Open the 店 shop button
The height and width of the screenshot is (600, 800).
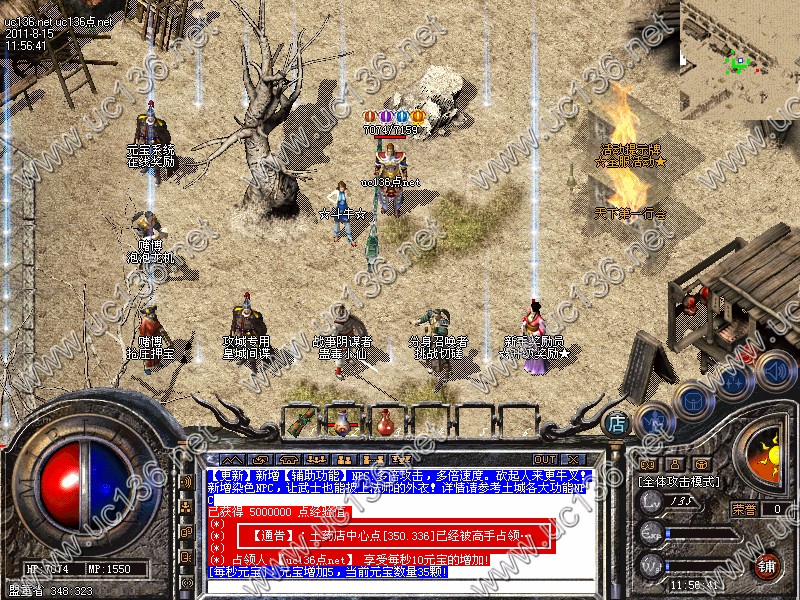[x=617, y=422]
